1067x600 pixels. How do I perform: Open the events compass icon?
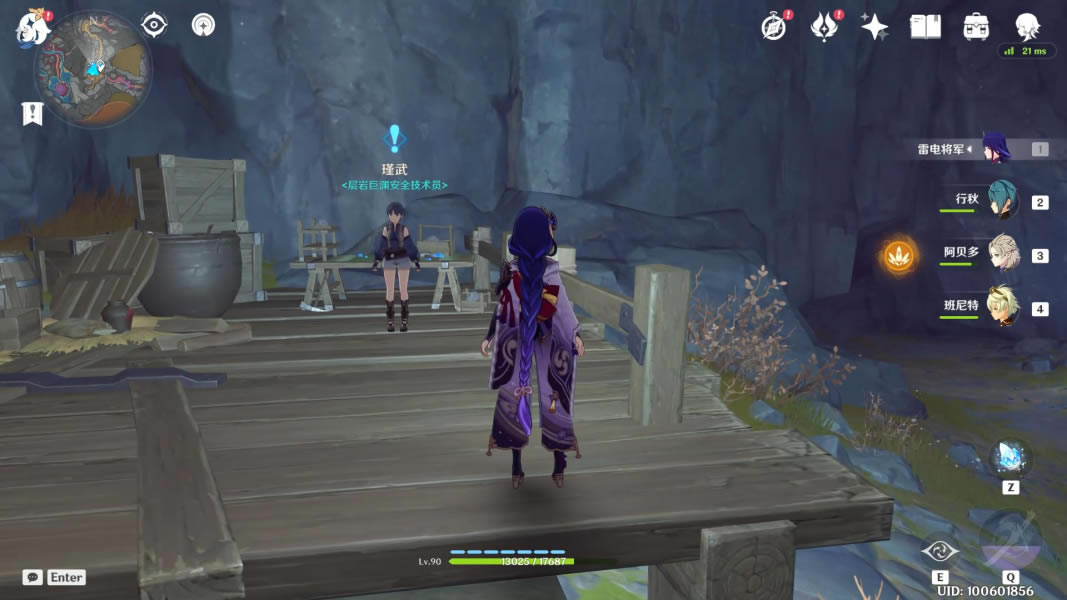click(x=773, y=27)
